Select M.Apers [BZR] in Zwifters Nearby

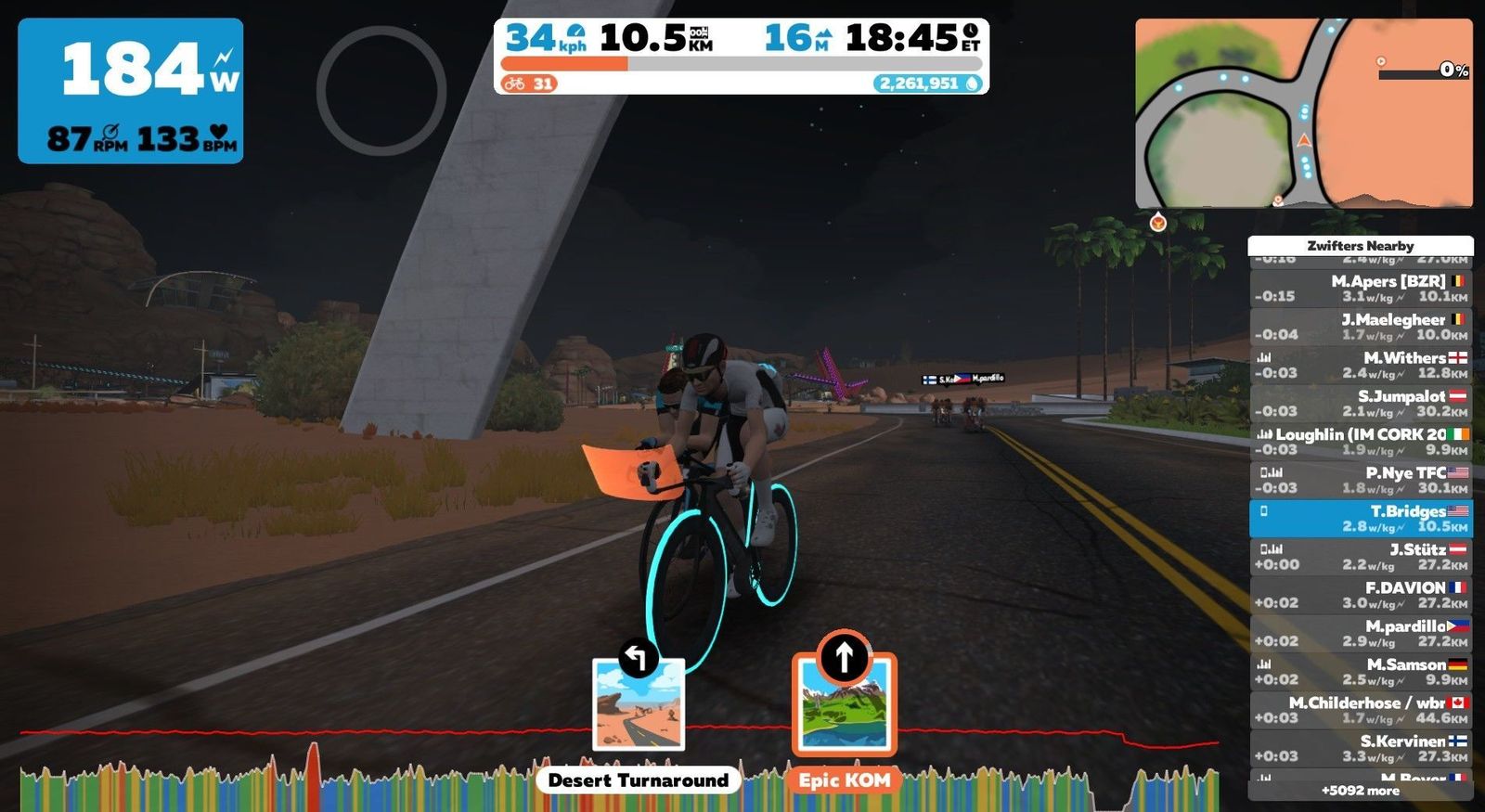click(x=1361, y=288)
